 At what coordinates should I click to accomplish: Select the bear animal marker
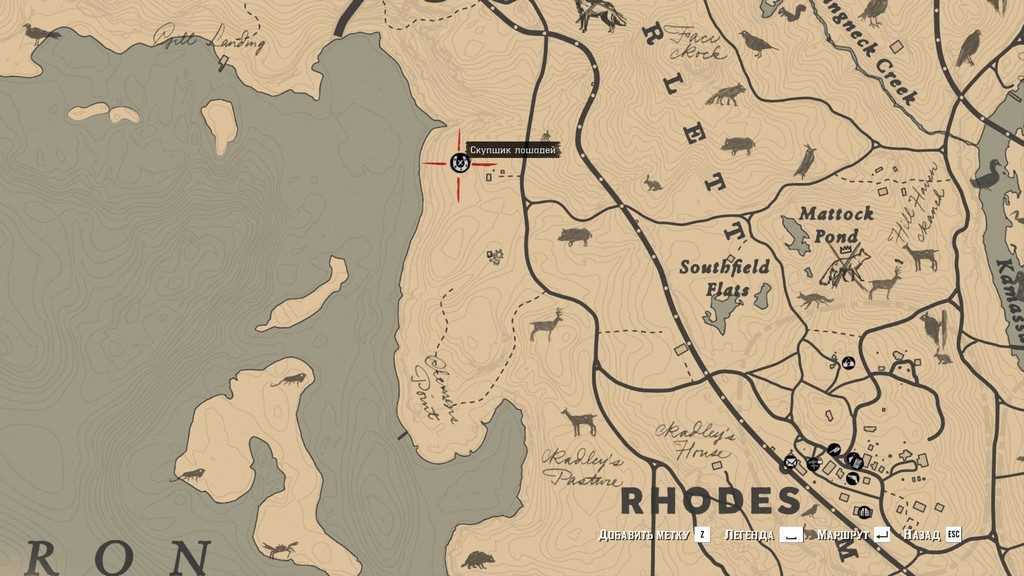[x=478, y=560]
